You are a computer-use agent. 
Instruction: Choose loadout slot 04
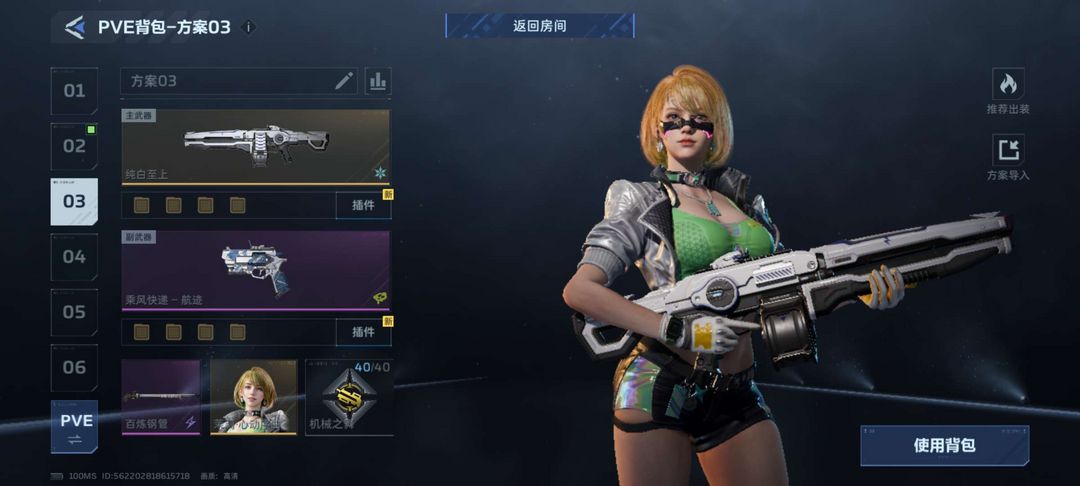75,257
